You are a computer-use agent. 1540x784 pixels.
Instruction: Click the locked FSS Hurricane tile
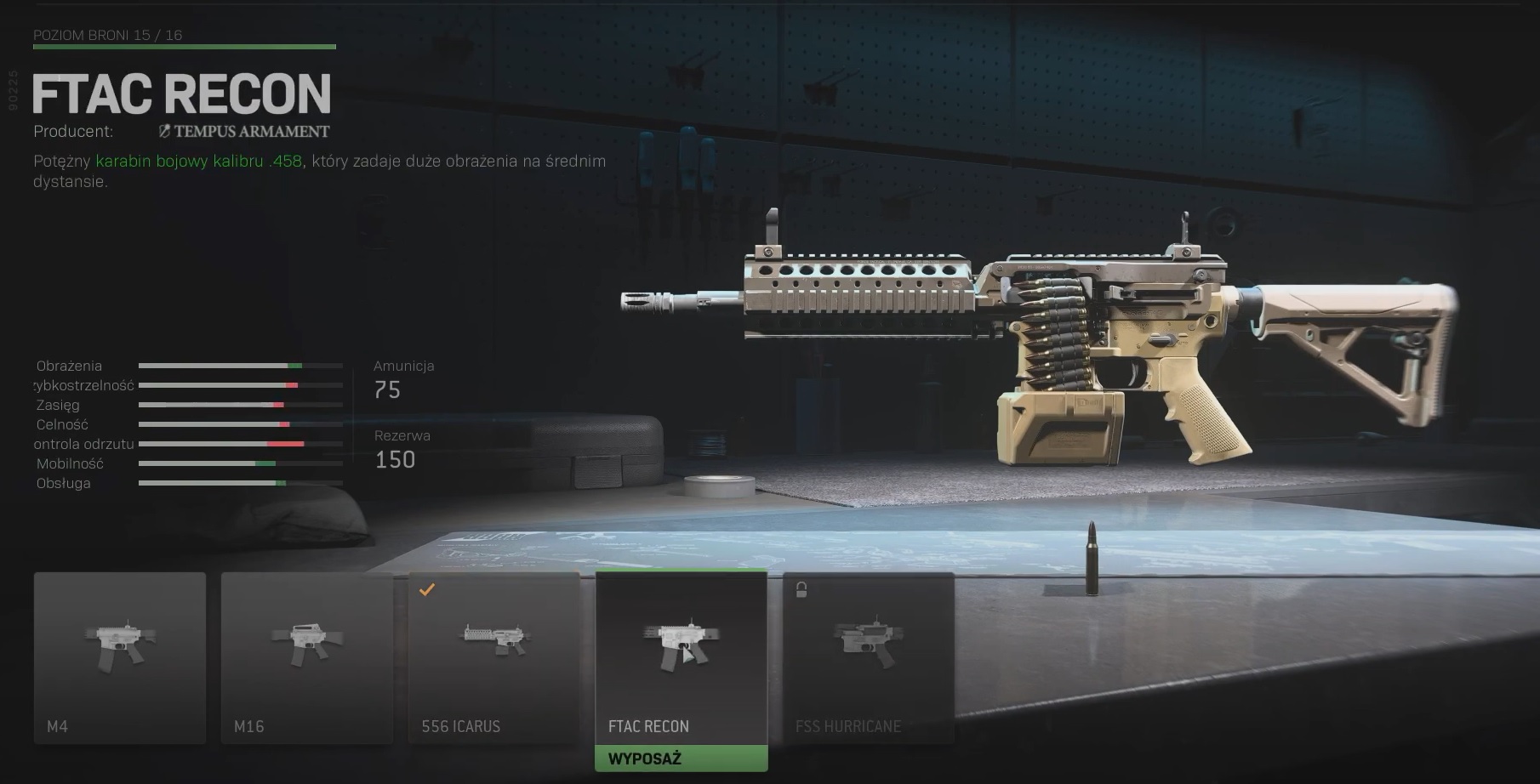tap(869, 657)
